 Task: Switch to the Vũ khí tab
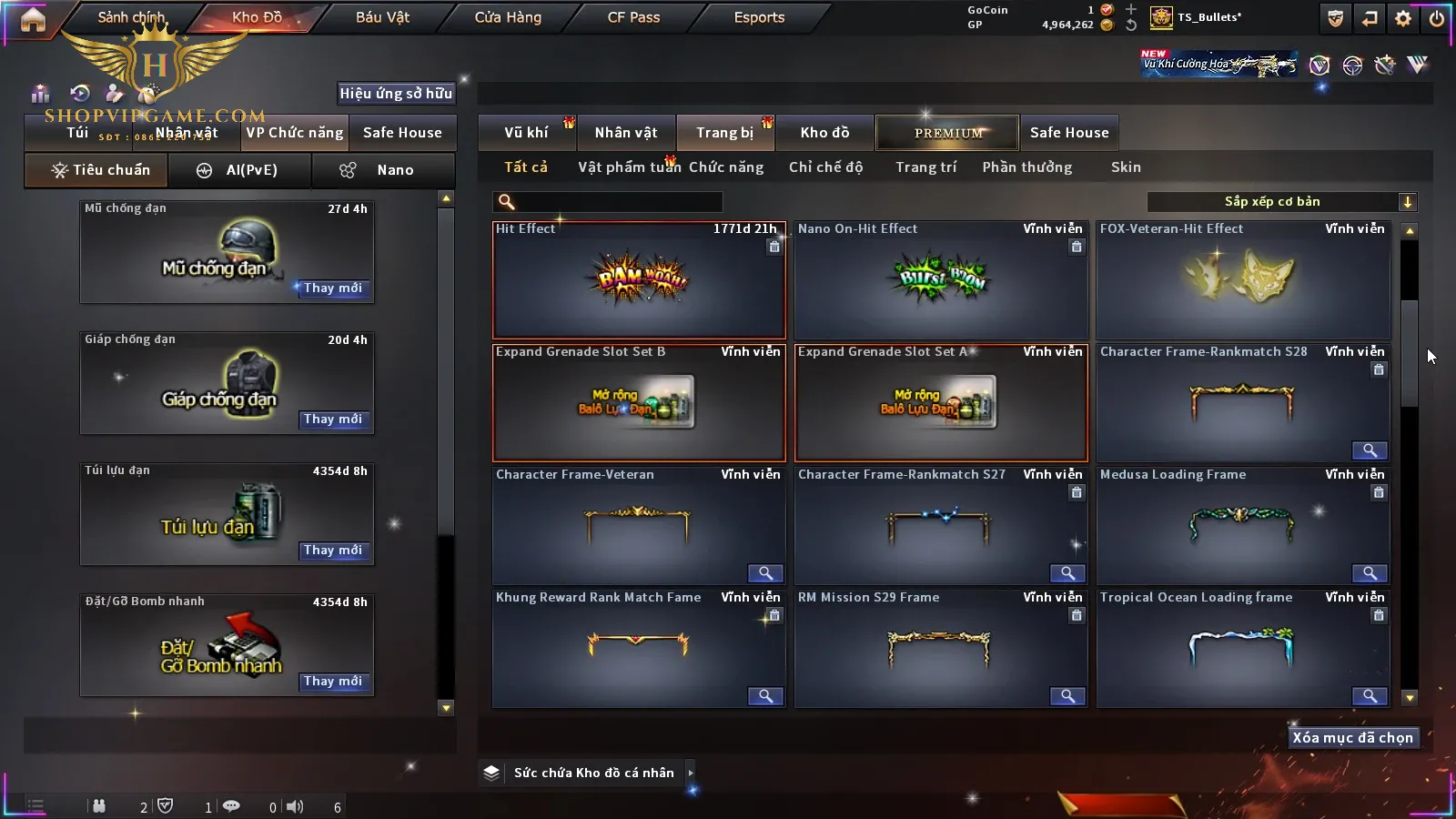click(526, 133)
